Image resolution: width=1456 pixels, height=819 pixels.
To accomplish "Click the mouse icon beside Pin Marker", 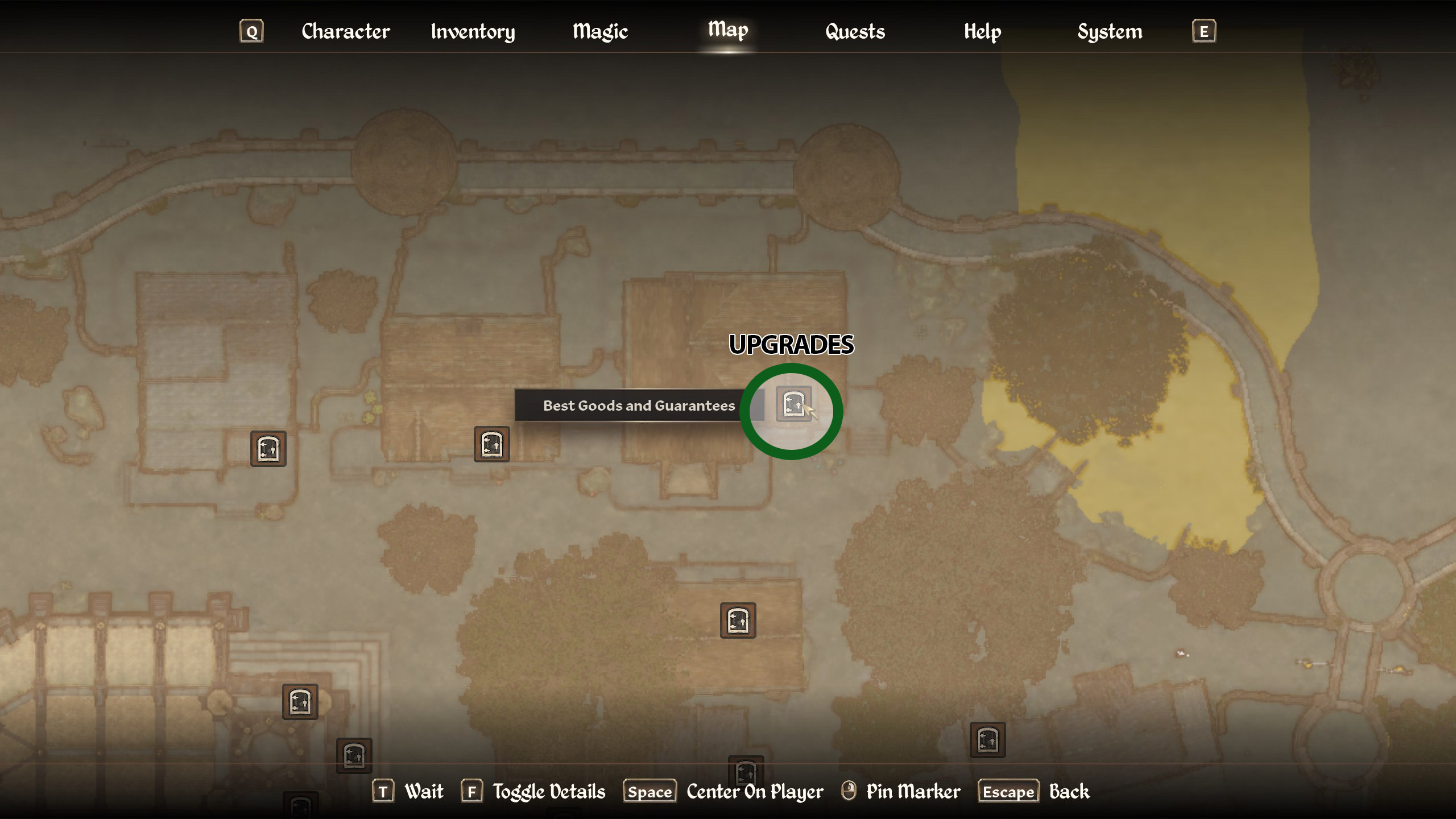I will pos(848,791).
